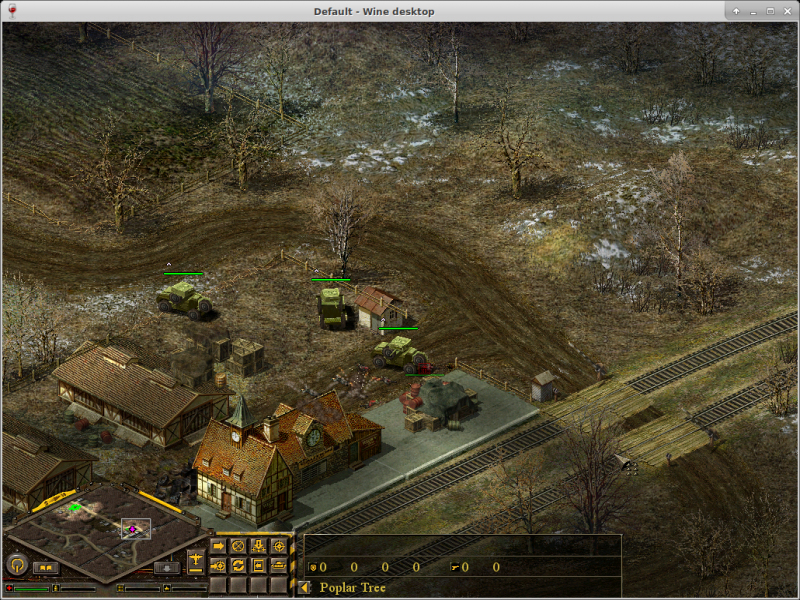
Task: Open the book-icon objectives button
Action: point(45,568)
